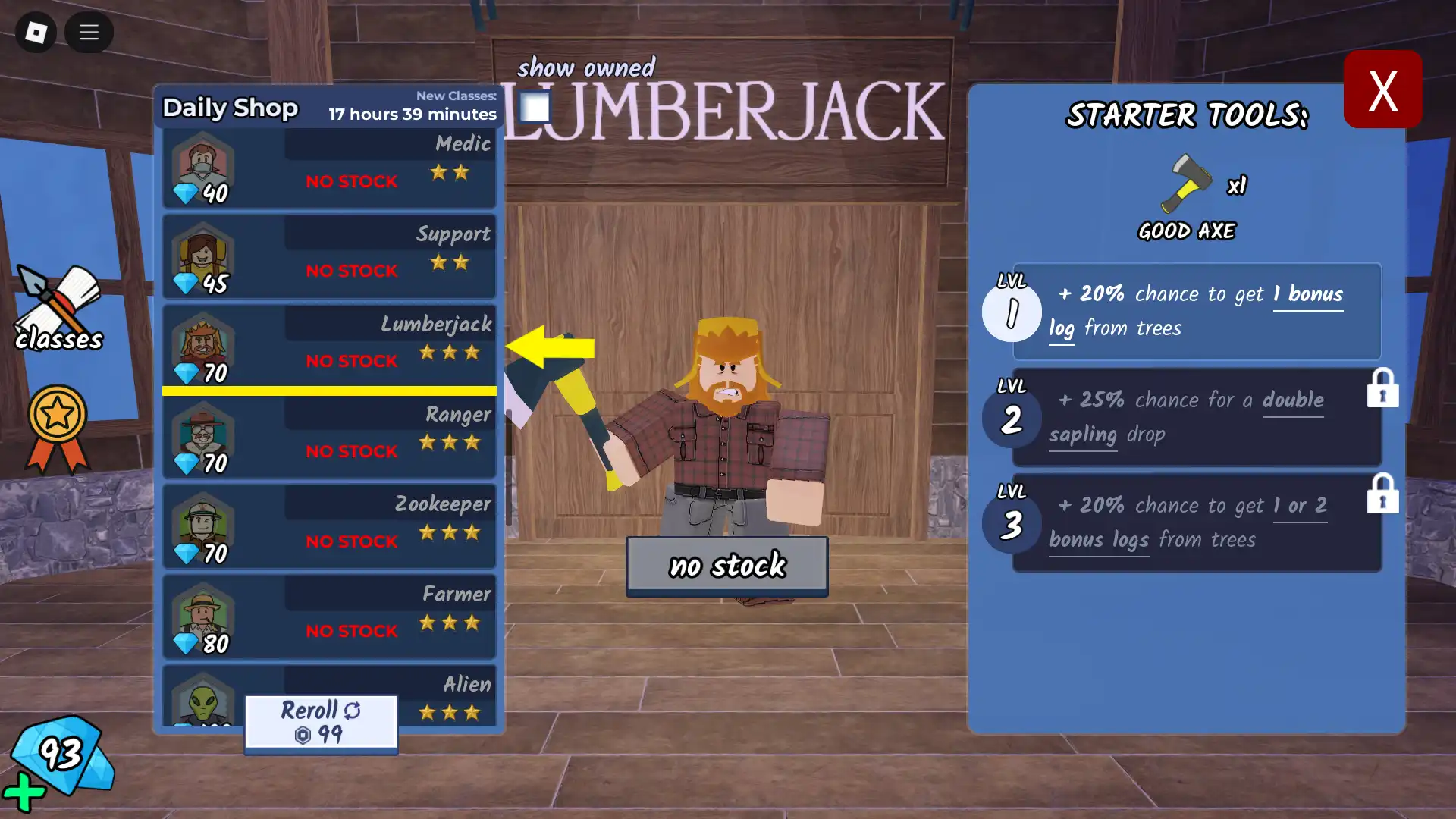Select the Farmer class portrait icon
This screenshot has width=1456, height=819.
[201, 617]
